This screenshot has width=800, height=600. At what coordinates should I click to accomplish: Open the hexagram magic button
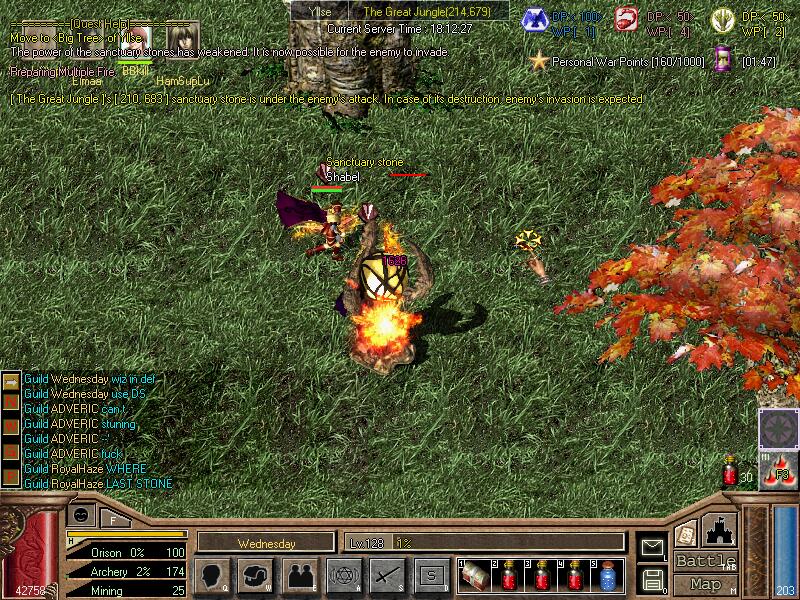pyautogui.click(x=343, y=576)
